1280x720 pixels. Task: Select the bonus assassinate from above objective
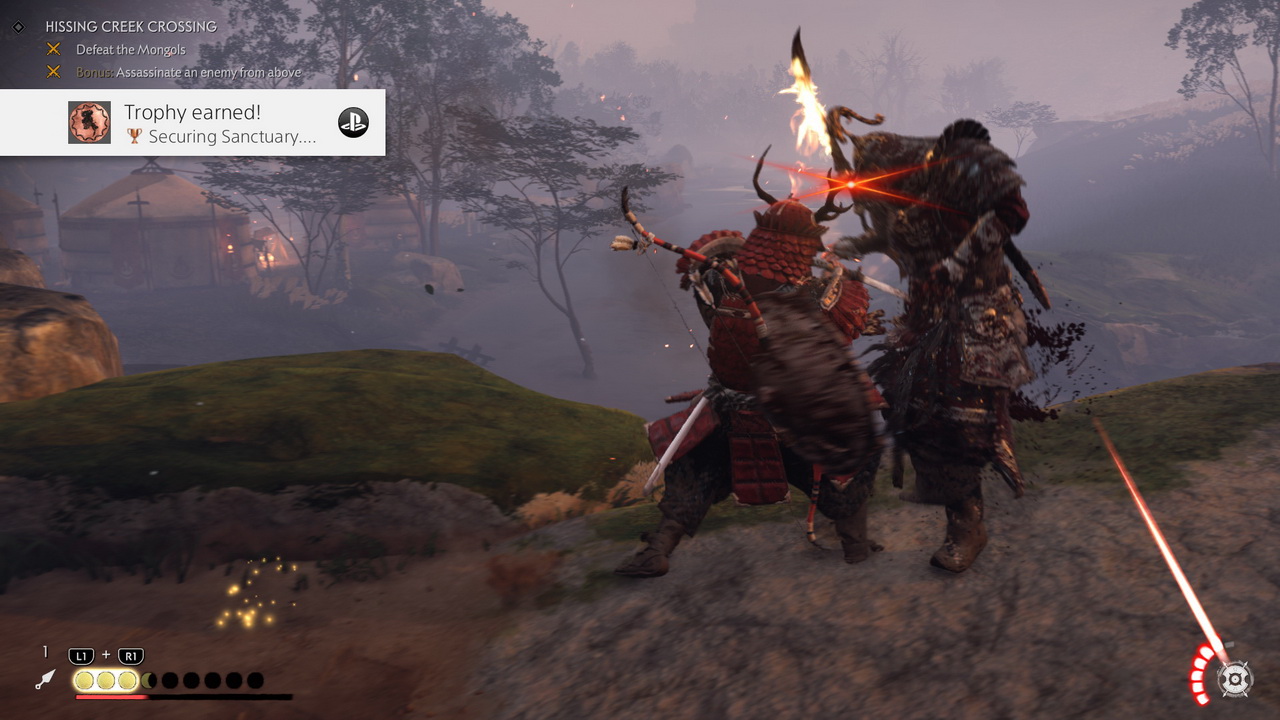pyautogui.click(x=188, y=73)
